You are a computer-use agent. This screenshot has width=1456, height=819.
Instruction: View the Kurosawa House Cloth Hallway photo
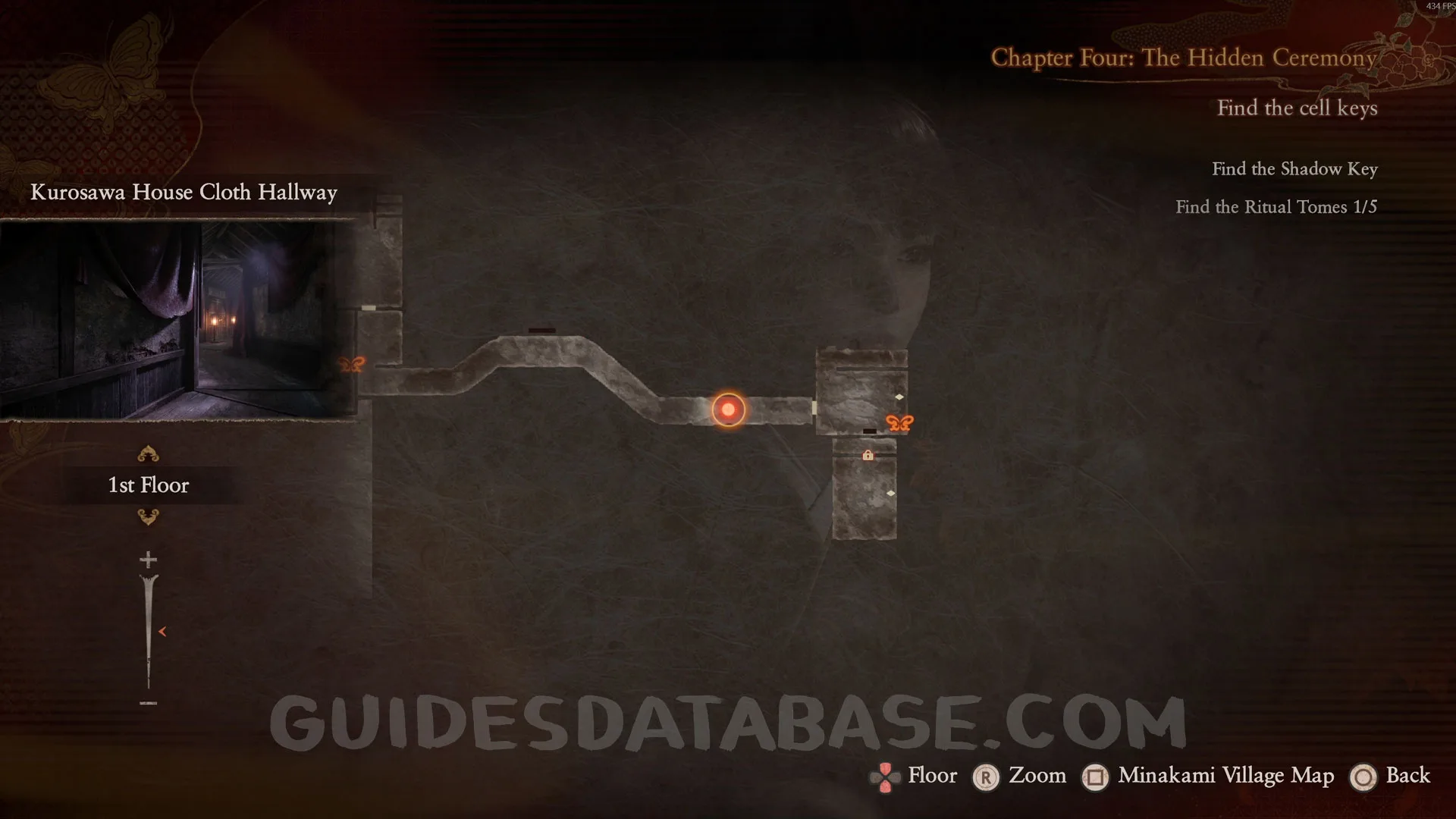[177, 319]
